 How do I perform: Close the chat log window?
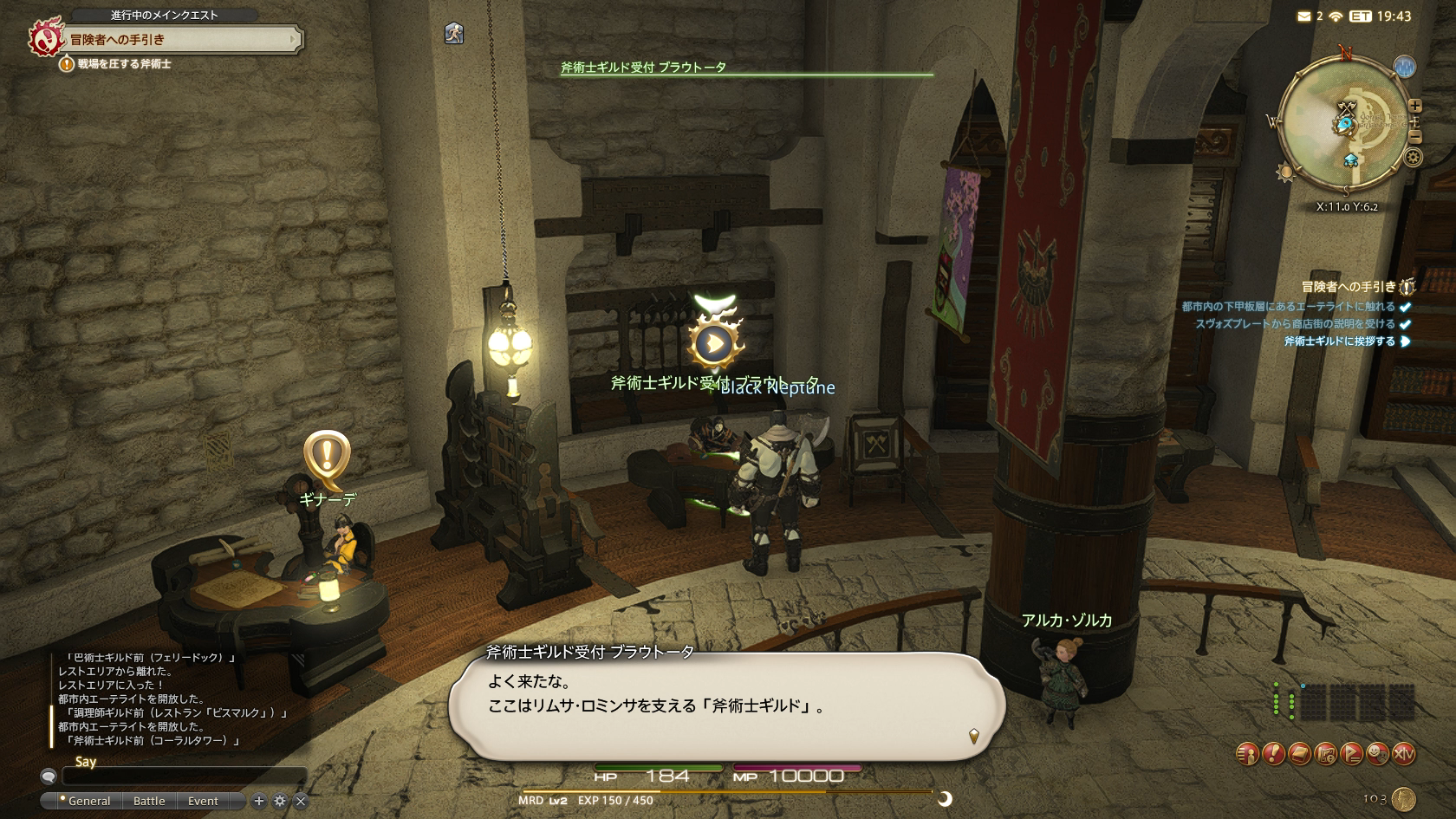pyautogui.click(x=301, y=801)
